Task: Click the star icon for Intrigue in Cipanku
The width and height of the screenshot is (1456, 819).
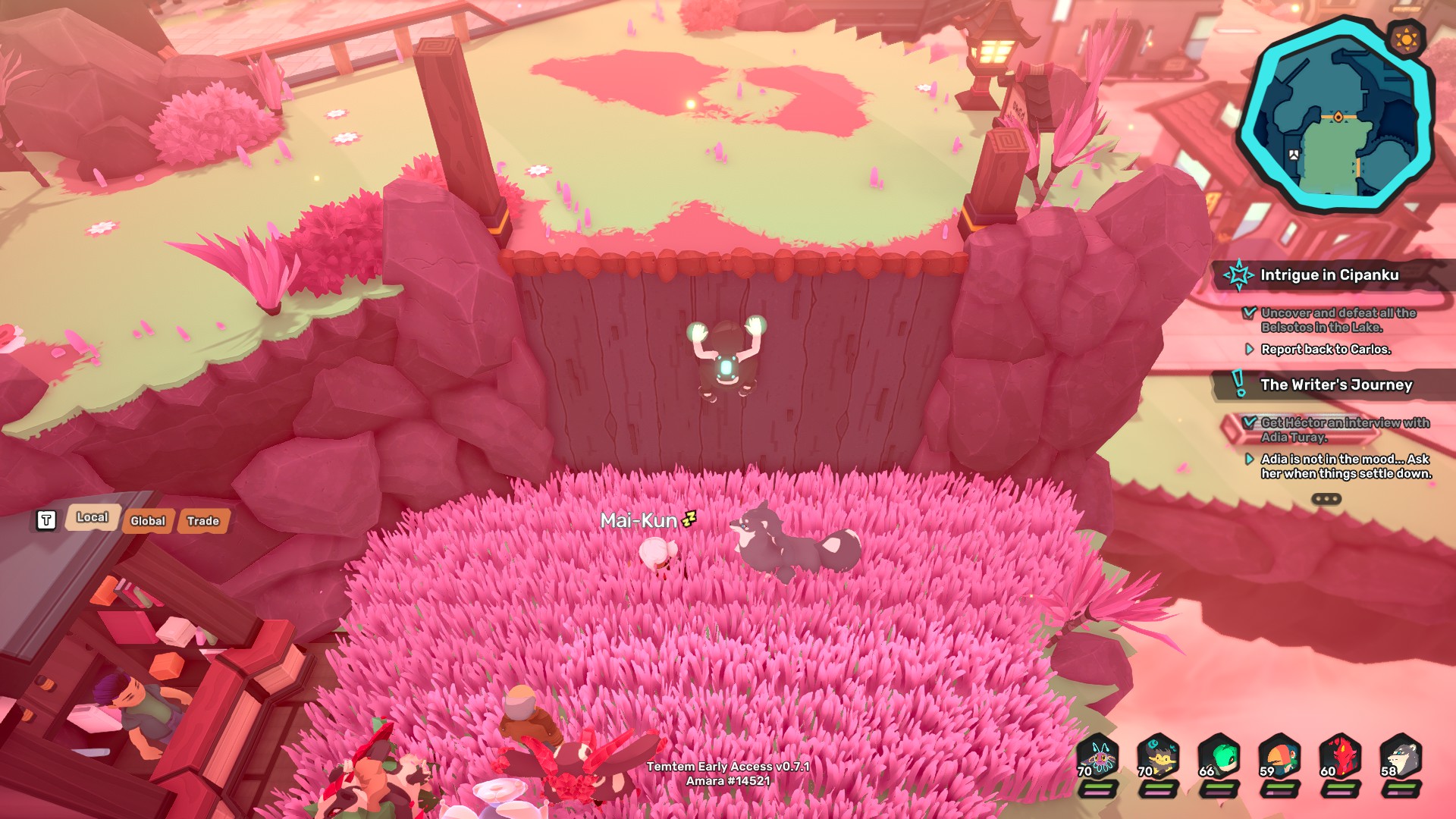Action: (x=1239, y=276)
